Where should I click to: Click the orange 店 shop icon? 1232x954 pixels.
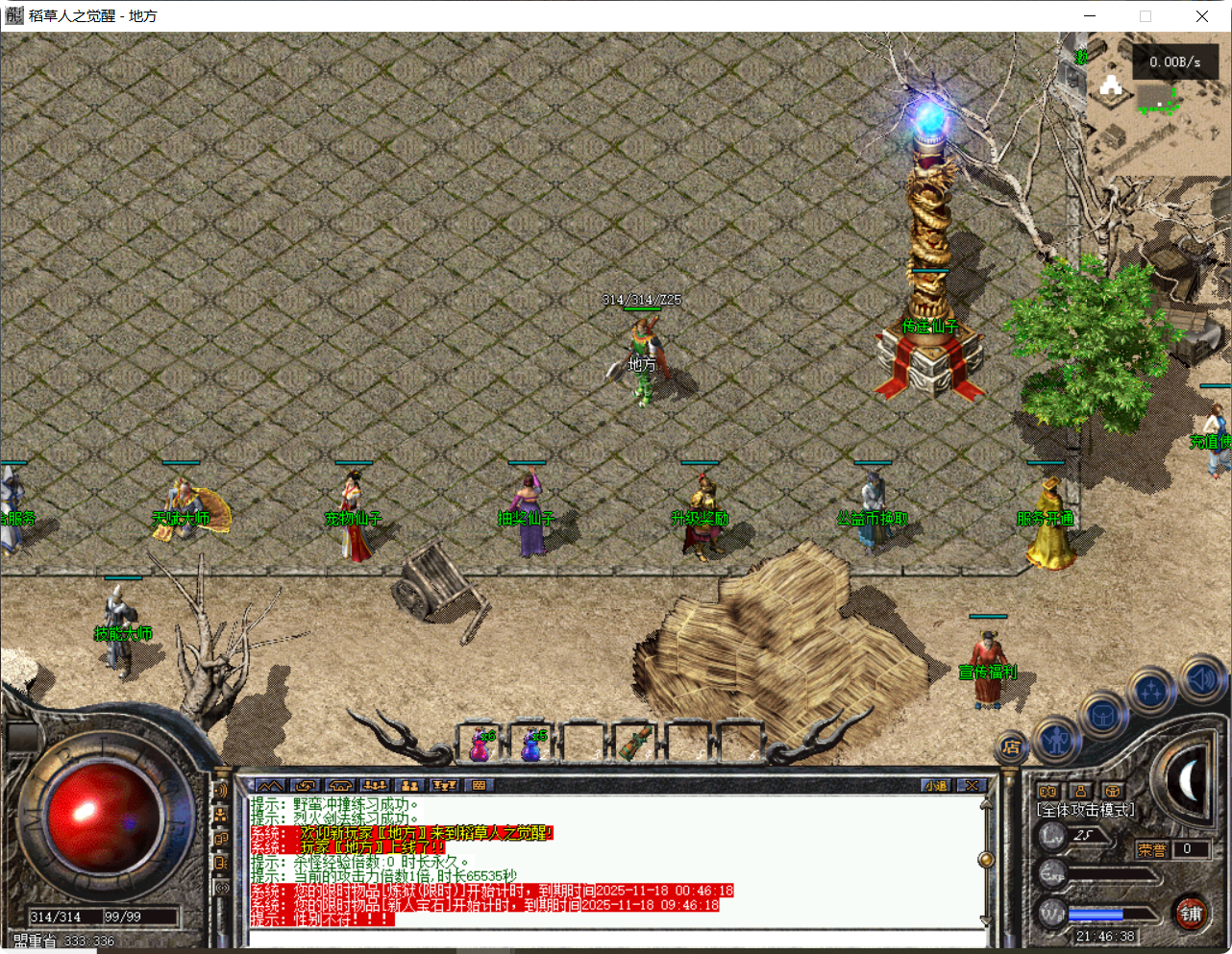pyautogui.click(x=1013, y=747)
